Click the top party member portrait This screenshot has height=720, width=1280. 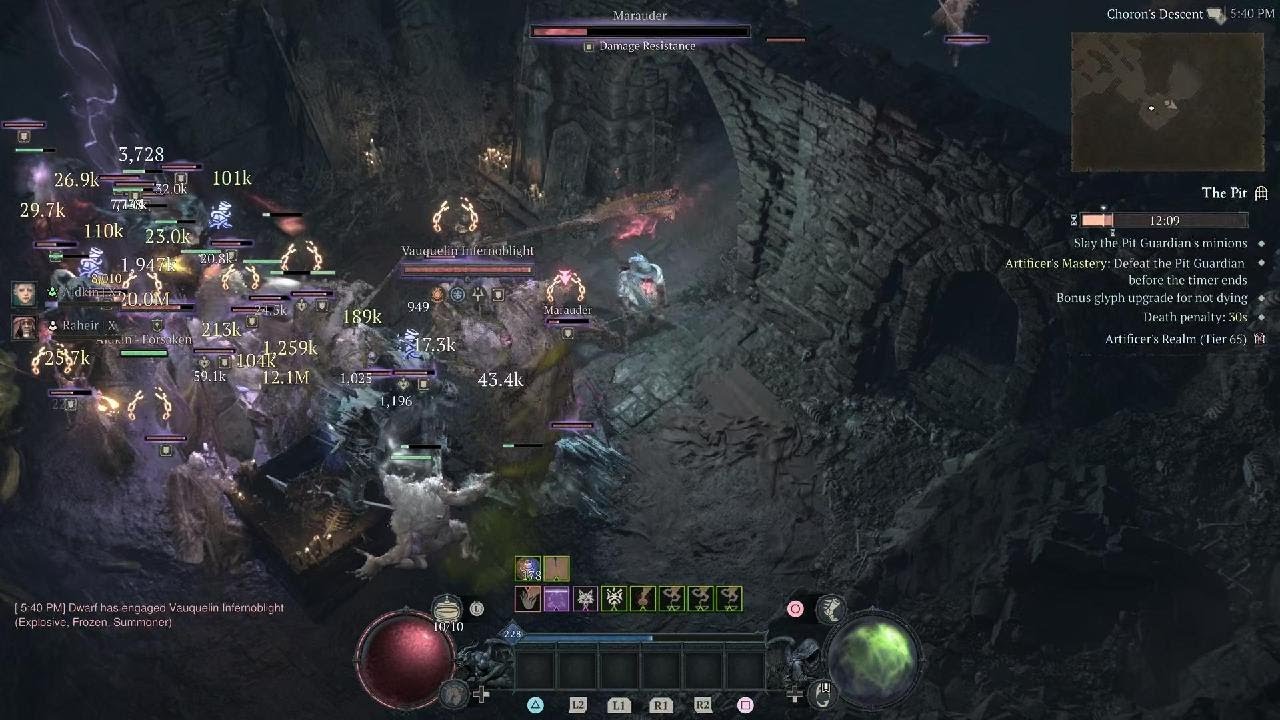[x=24, y=293]
